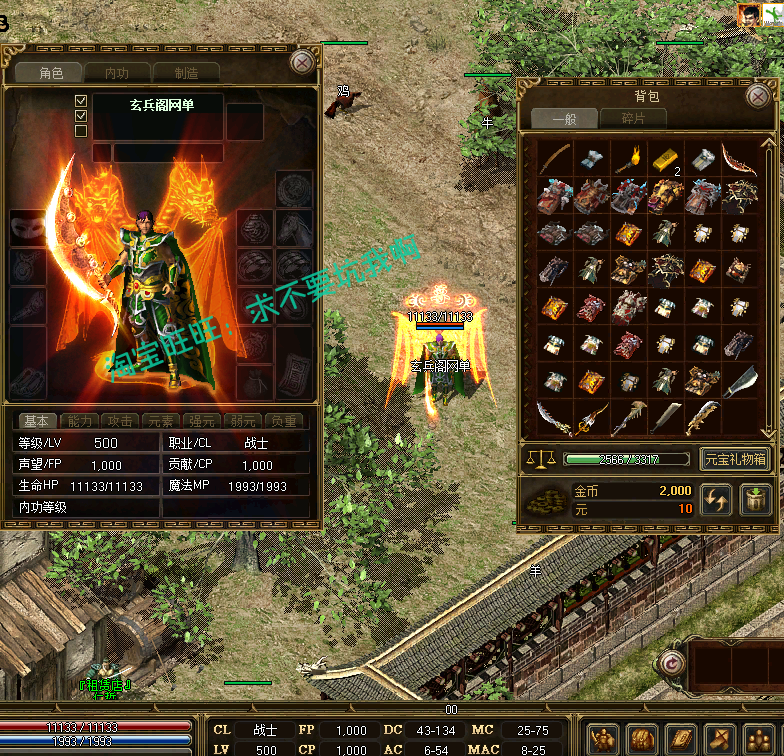Click the backpack's swap arrows button
The width and height of the screenshot is (784, 756).
click(x=716, y=500)
